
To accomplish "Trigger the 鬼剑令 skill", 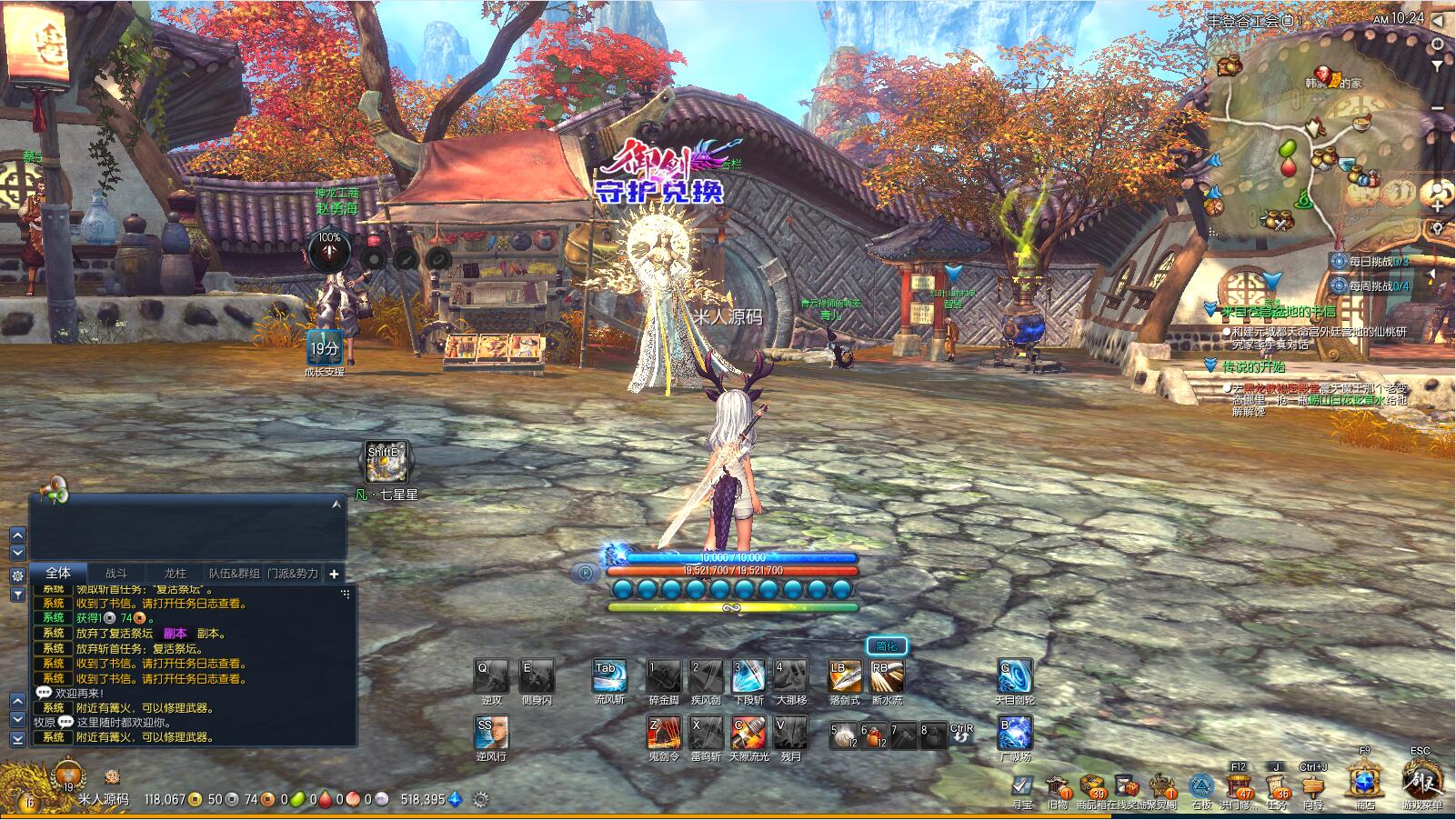I will [664, 733].
